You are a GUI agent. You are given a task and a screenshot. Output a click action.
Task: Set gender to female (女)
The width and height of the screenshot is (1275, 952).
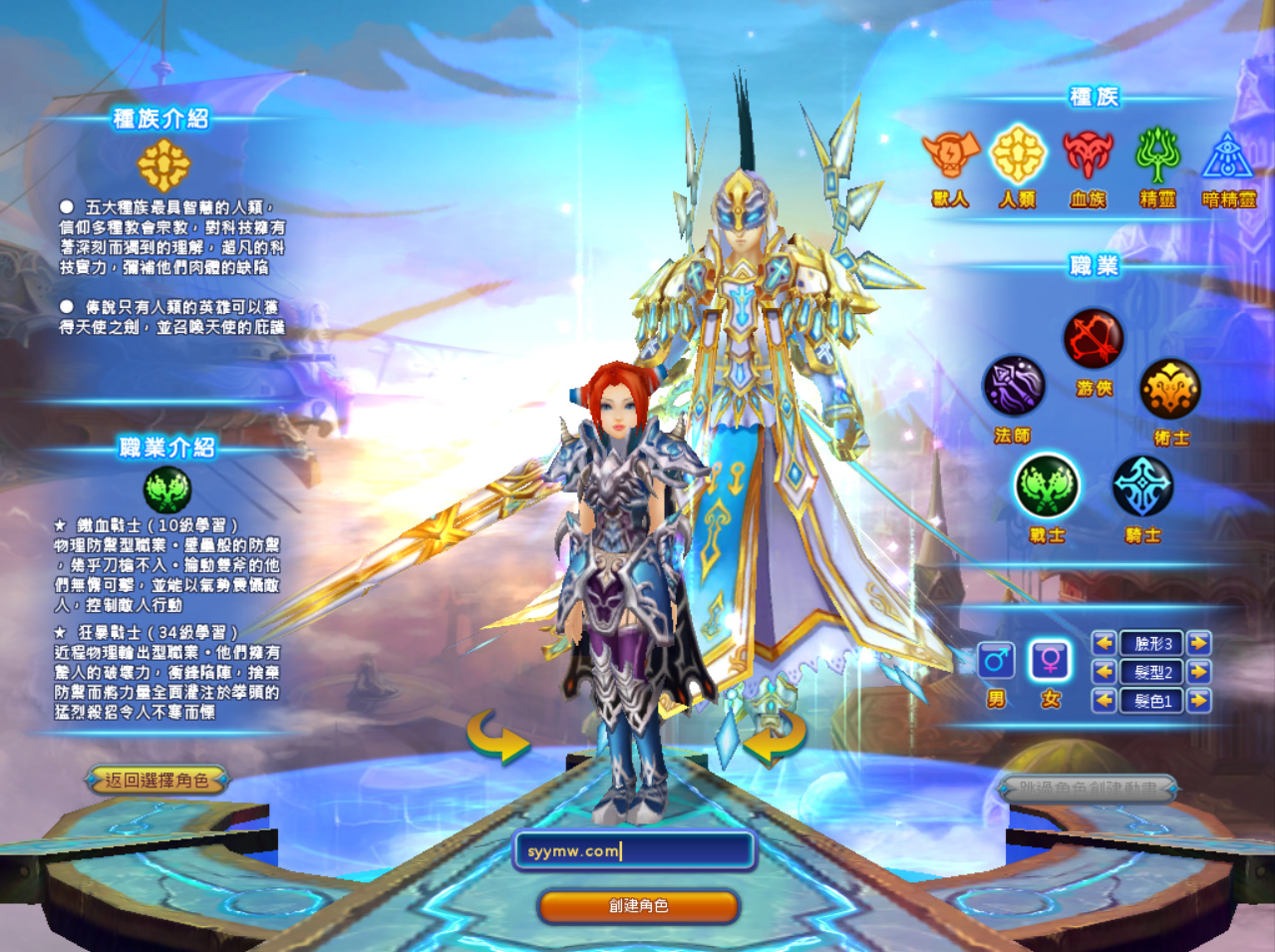click(x=1050, y=661)
